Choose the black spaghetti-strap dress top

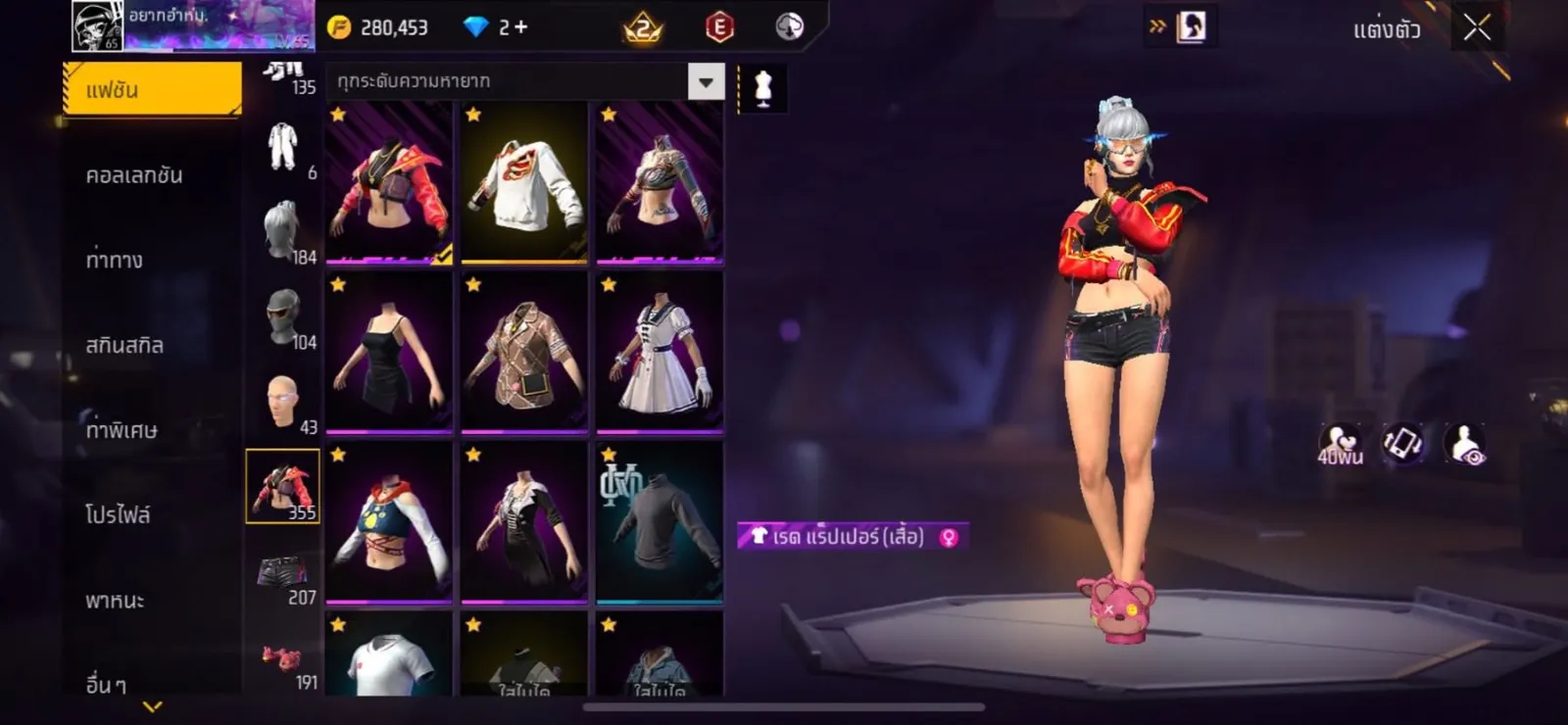point(389,354)
